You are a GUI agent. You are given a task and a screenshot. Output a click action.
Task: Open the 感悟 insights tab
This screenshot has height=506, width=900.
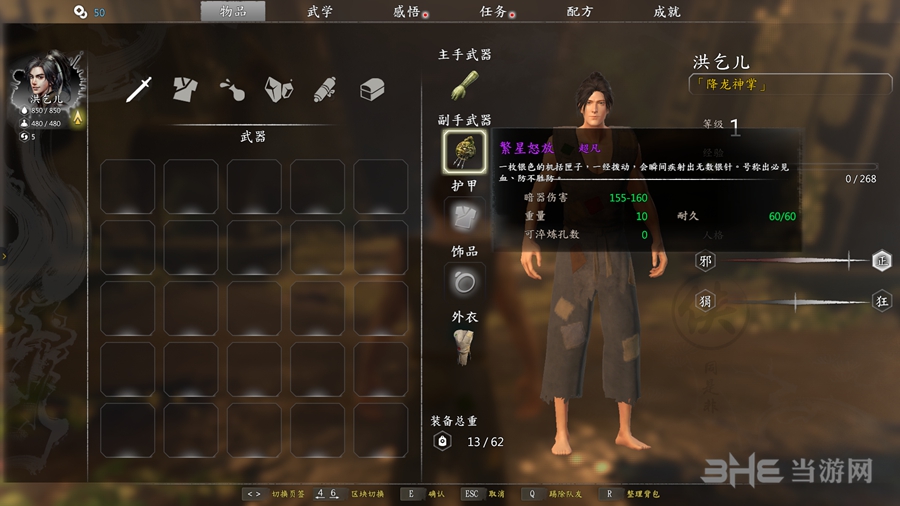(407, 12)
